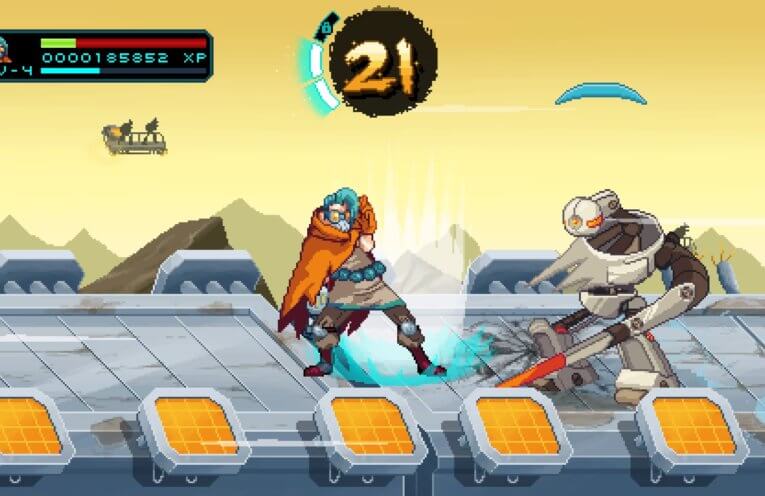765x496 pixels.
Task: Click the player portrait in the status panel
Action: click(5, 47)
